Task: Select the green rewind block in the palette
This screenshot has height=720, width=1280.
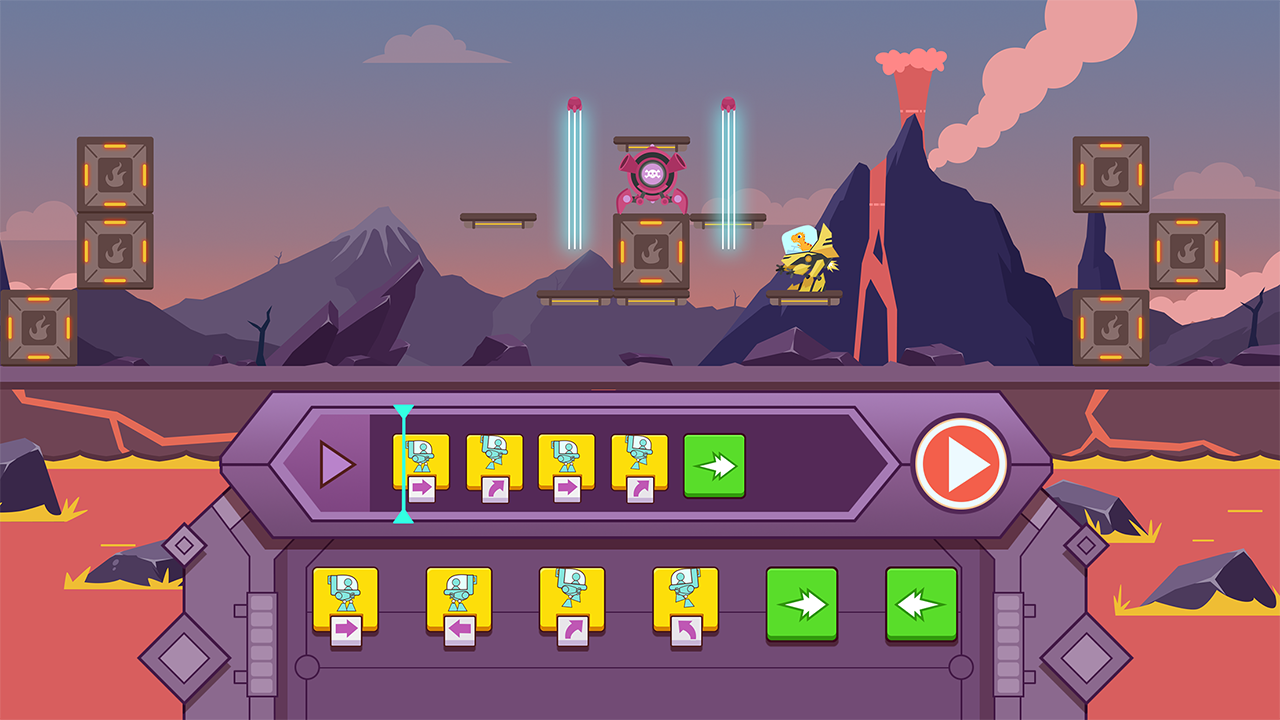Action: click(x=918, y=601)
